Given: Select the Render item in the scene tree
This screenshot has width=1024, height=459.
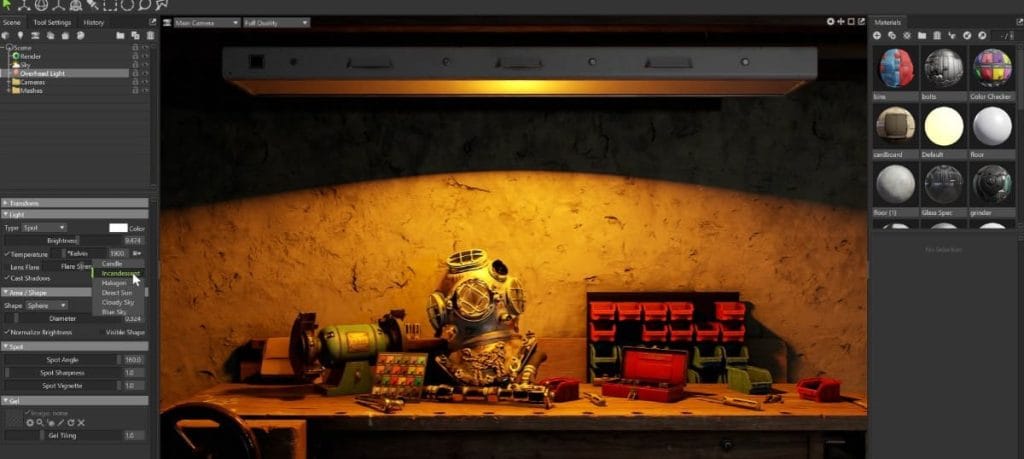Looking at the screenshot, I should 31,56.
